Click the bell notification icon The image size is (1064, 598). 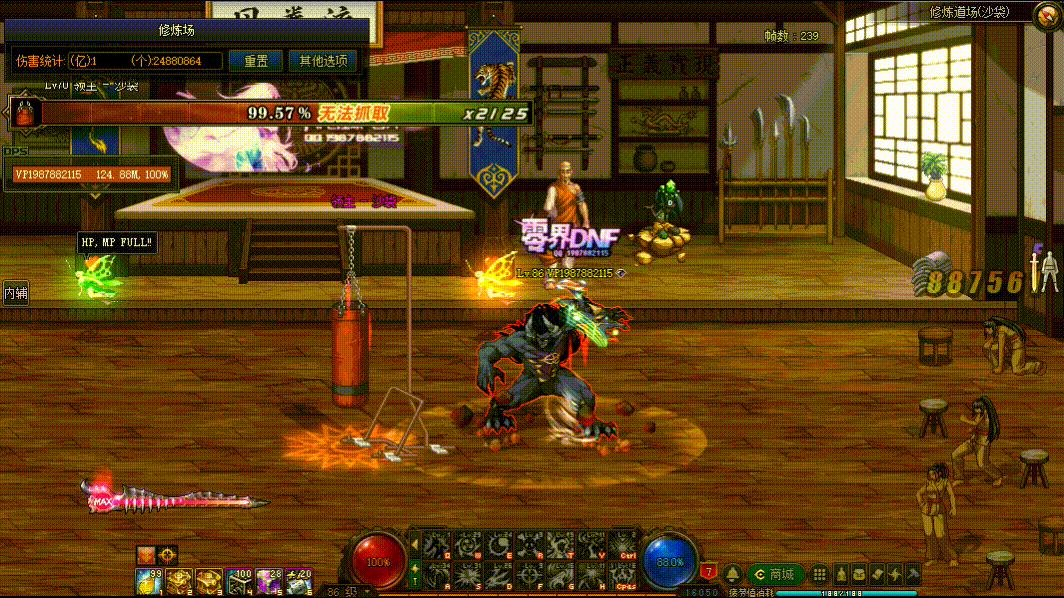click(x=733, y=574)
